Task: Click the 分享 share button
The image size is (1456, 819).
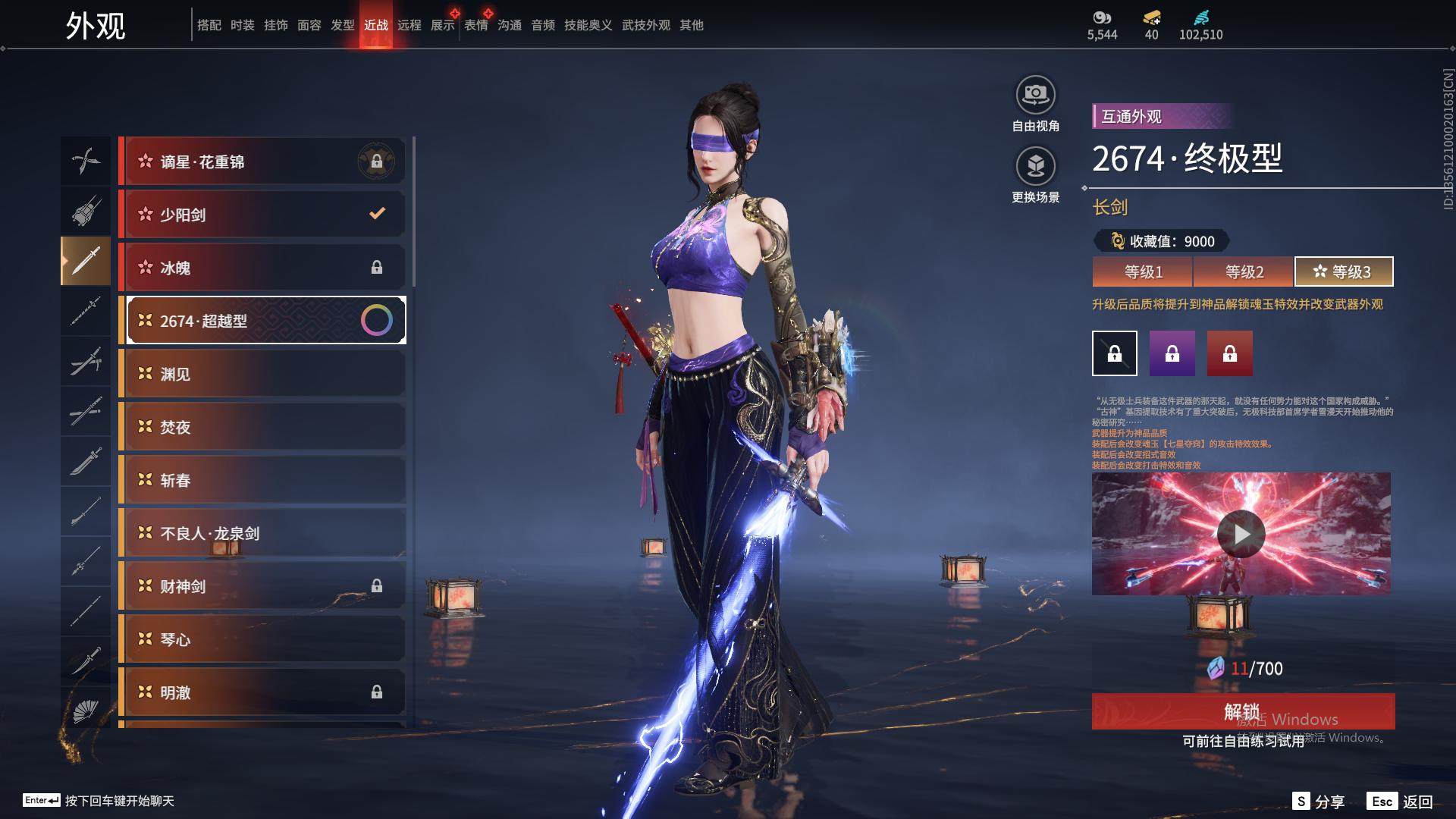Action: [1319, 801]
